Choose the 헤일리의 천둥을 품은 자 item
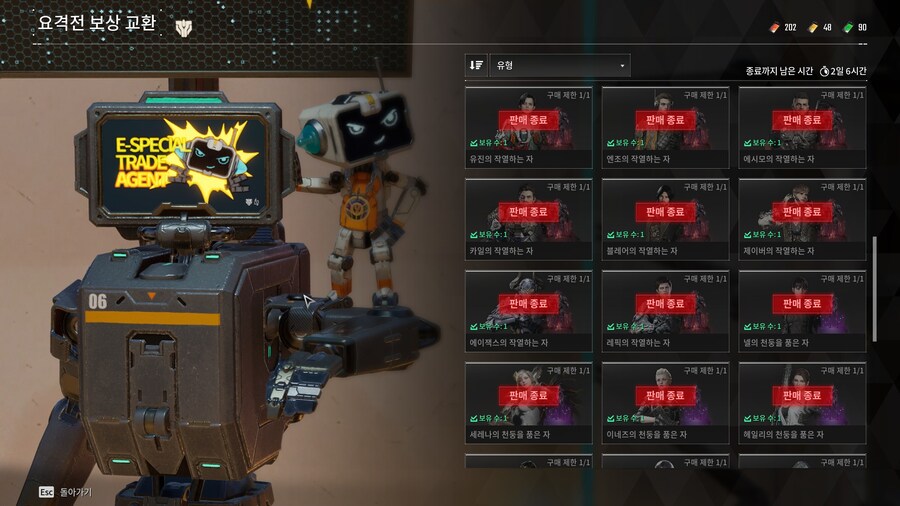Image resolution: width=900 pixels, height=506 pixels. 802,403
